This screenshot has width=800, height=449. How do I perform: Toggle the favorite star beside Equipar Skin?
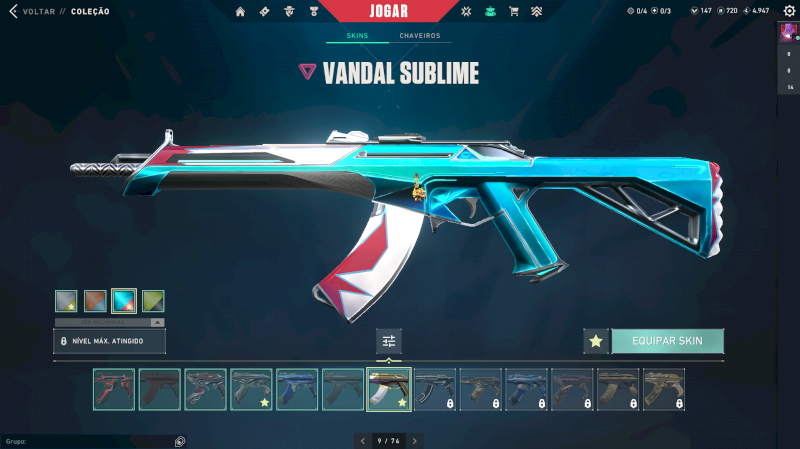[x=596, y=341]
